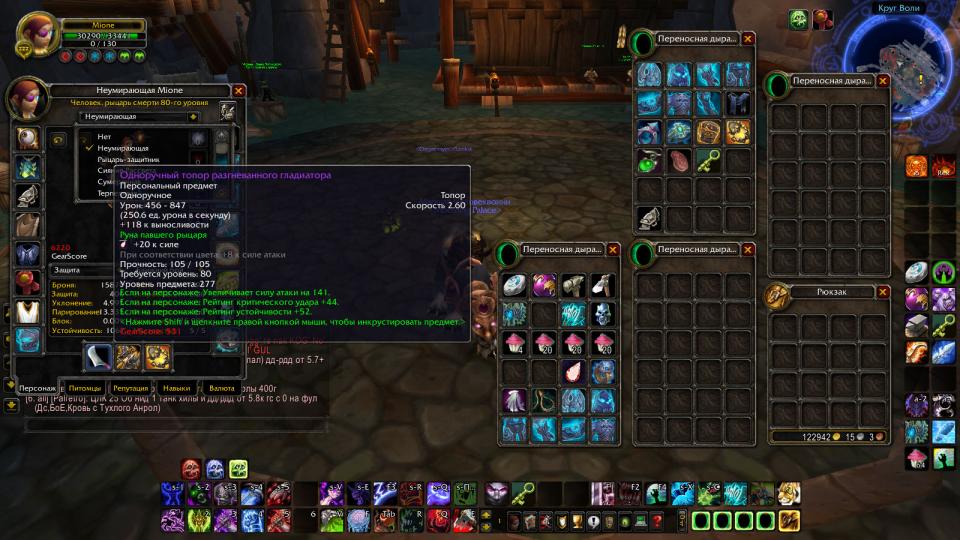Select the red meat item in bag
This screenshot has height=540, width=960.
click(x=680, y=160)
